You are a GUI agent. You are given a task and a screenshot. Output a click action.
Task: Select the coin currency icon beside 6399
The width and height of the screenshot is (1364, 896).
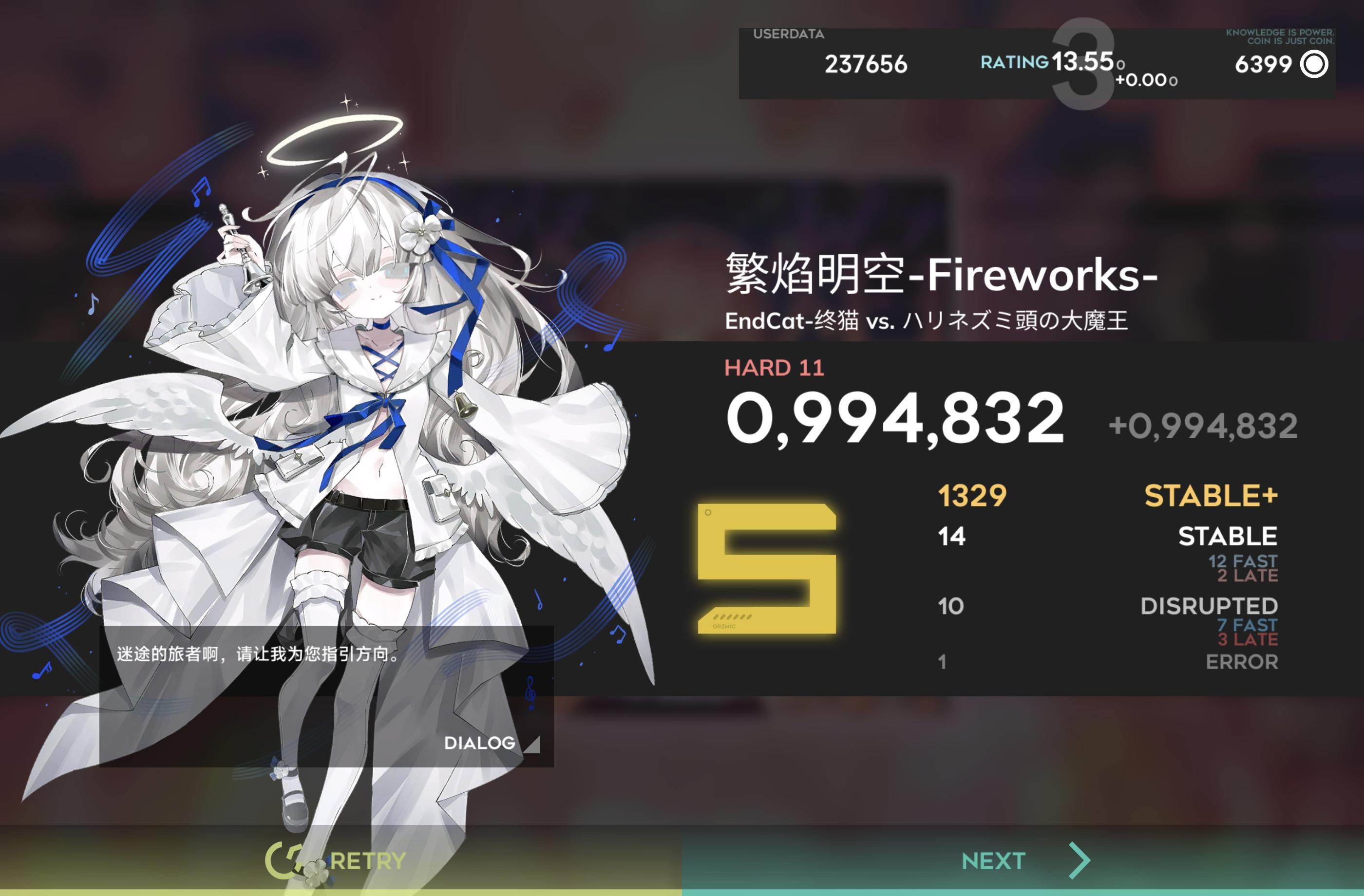coord(1314,65)
